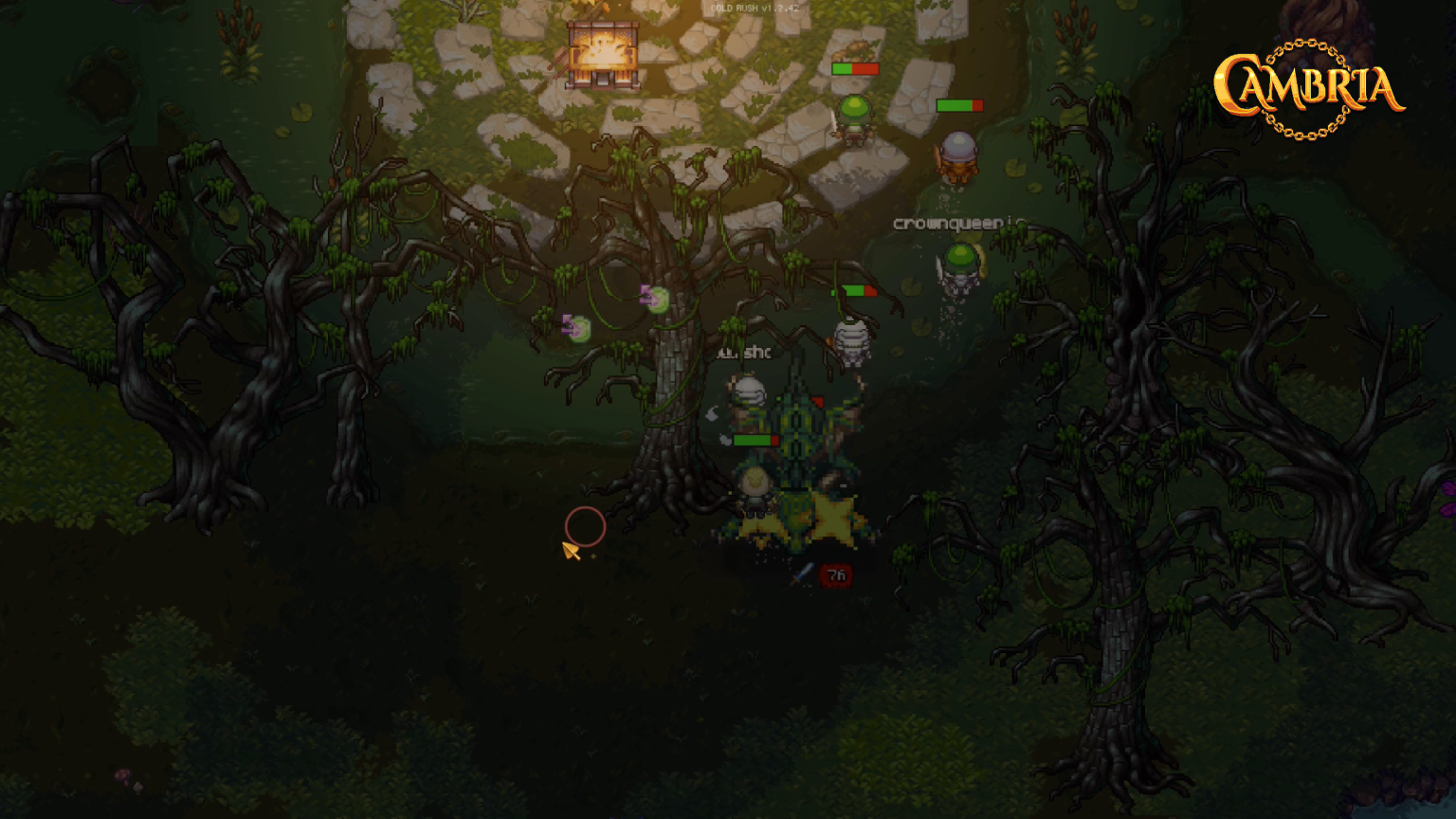Select the sword hit indicator icon
Image resolution: width=1456 pixels, height=819 pixels.
click(801, 574)
